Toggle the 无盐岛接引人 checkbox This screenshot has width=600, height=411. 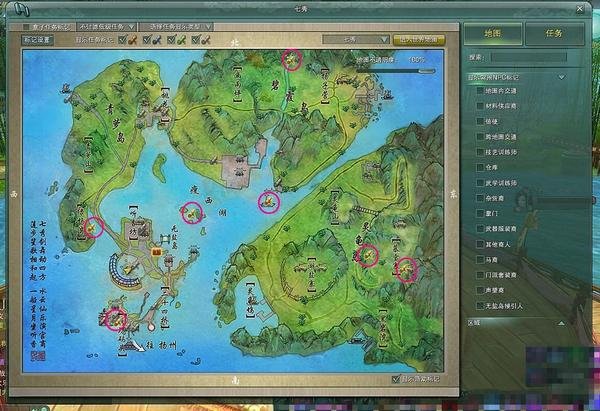481,306
